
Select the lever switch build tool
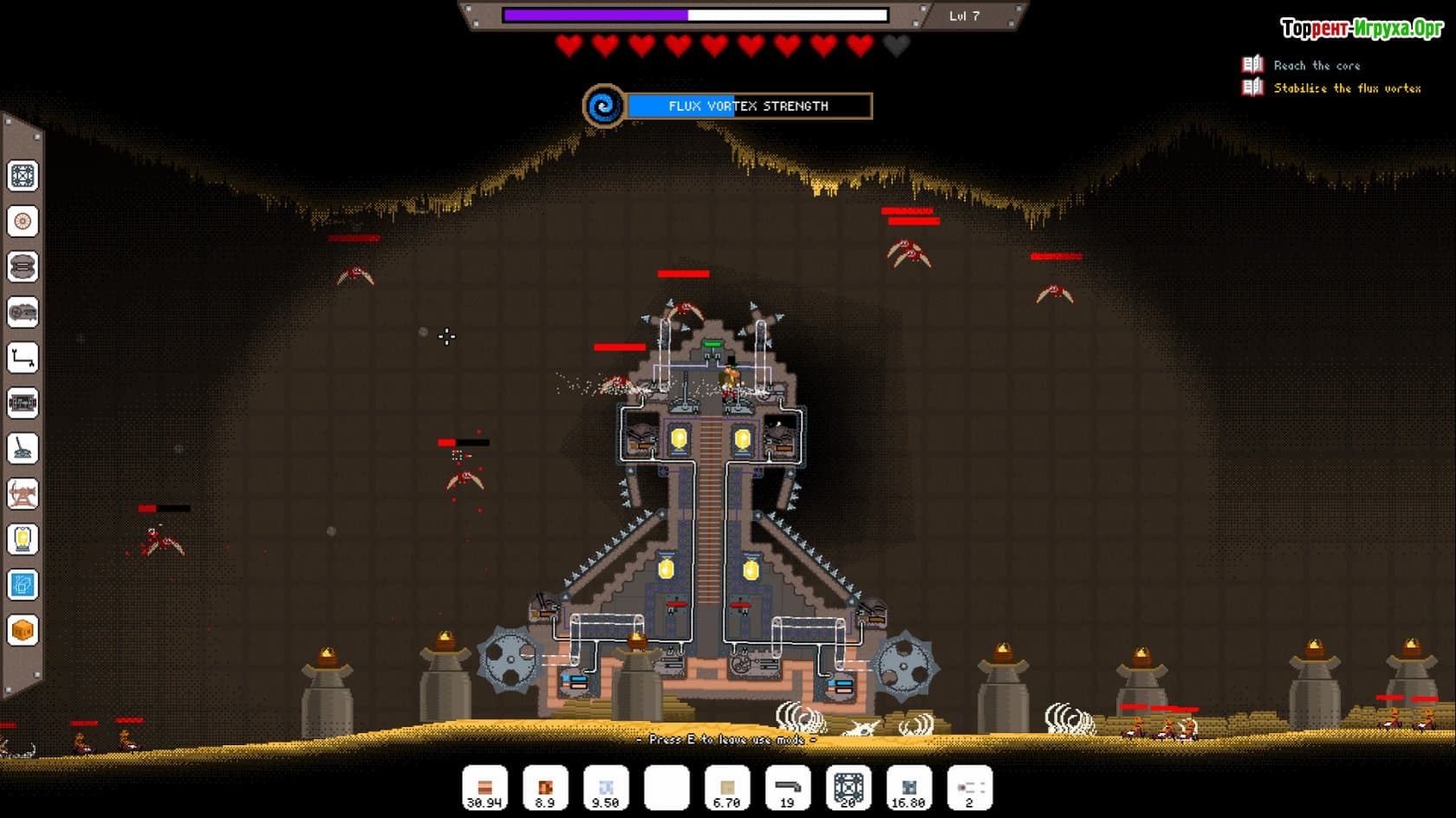(x=23, y=448)
